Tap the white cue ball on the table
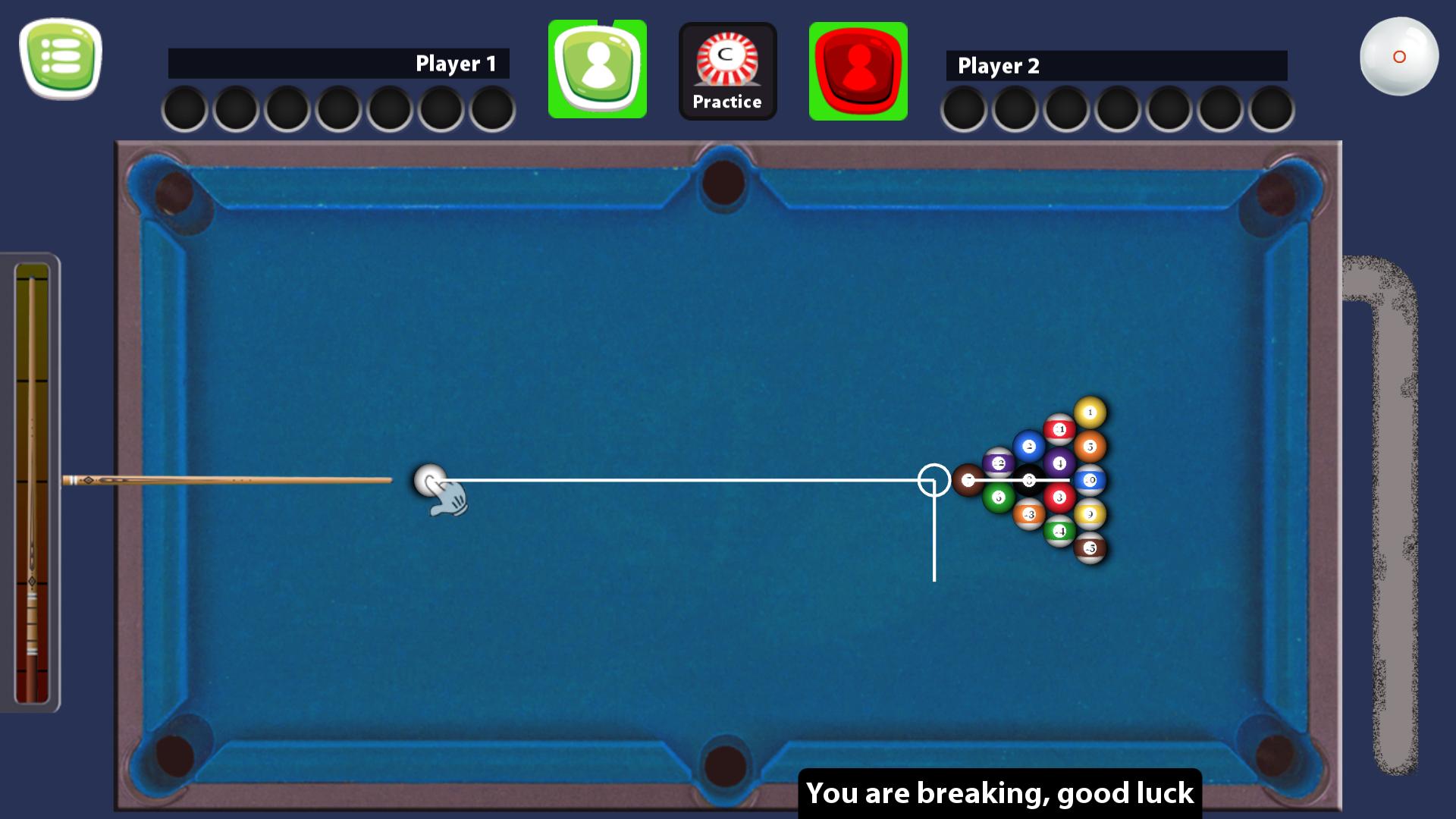1456x819 pixels. [x=431, y=479]
